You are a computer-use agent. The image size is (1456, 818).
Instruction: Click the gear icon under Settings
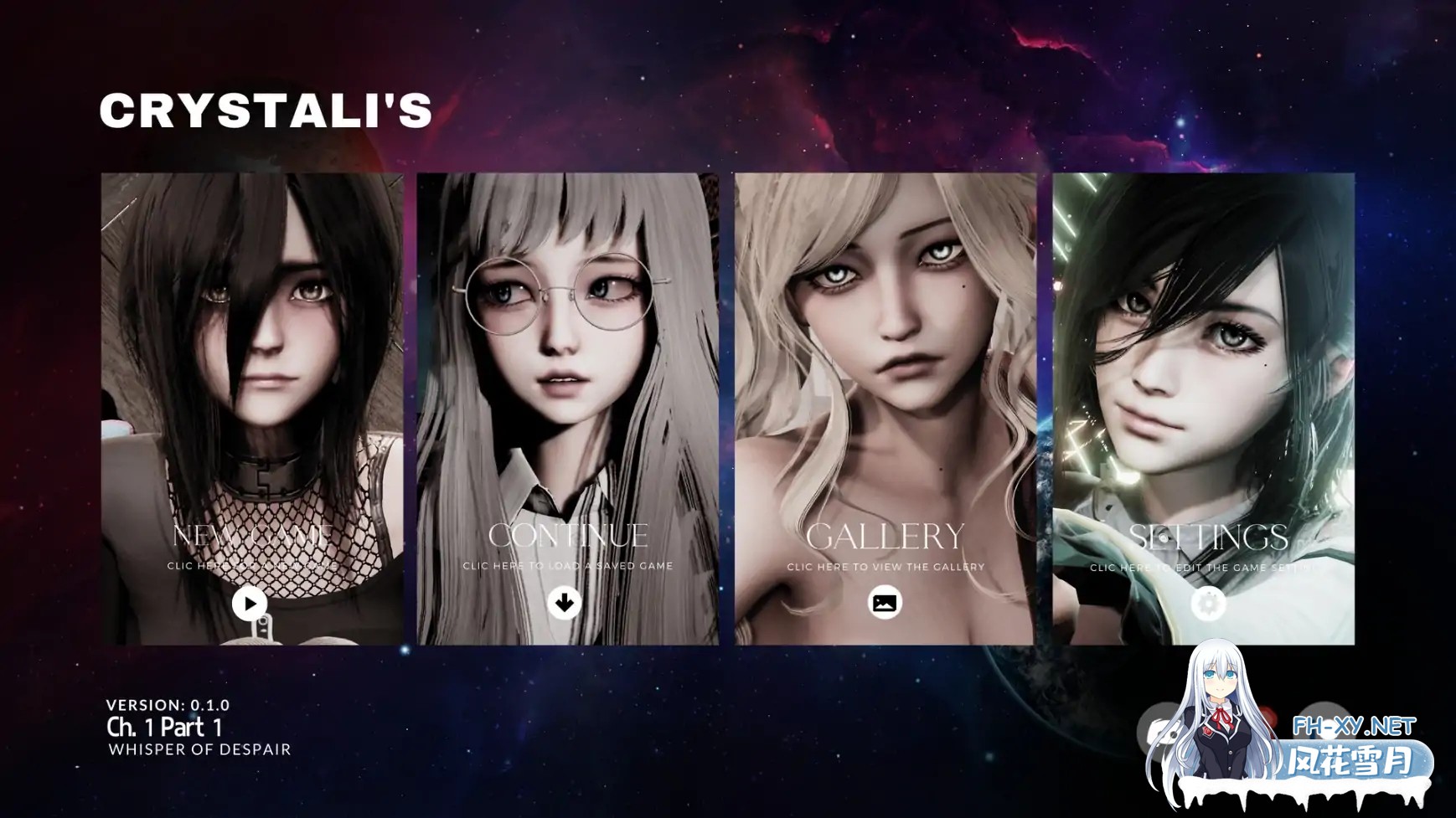pos(1208,603)
